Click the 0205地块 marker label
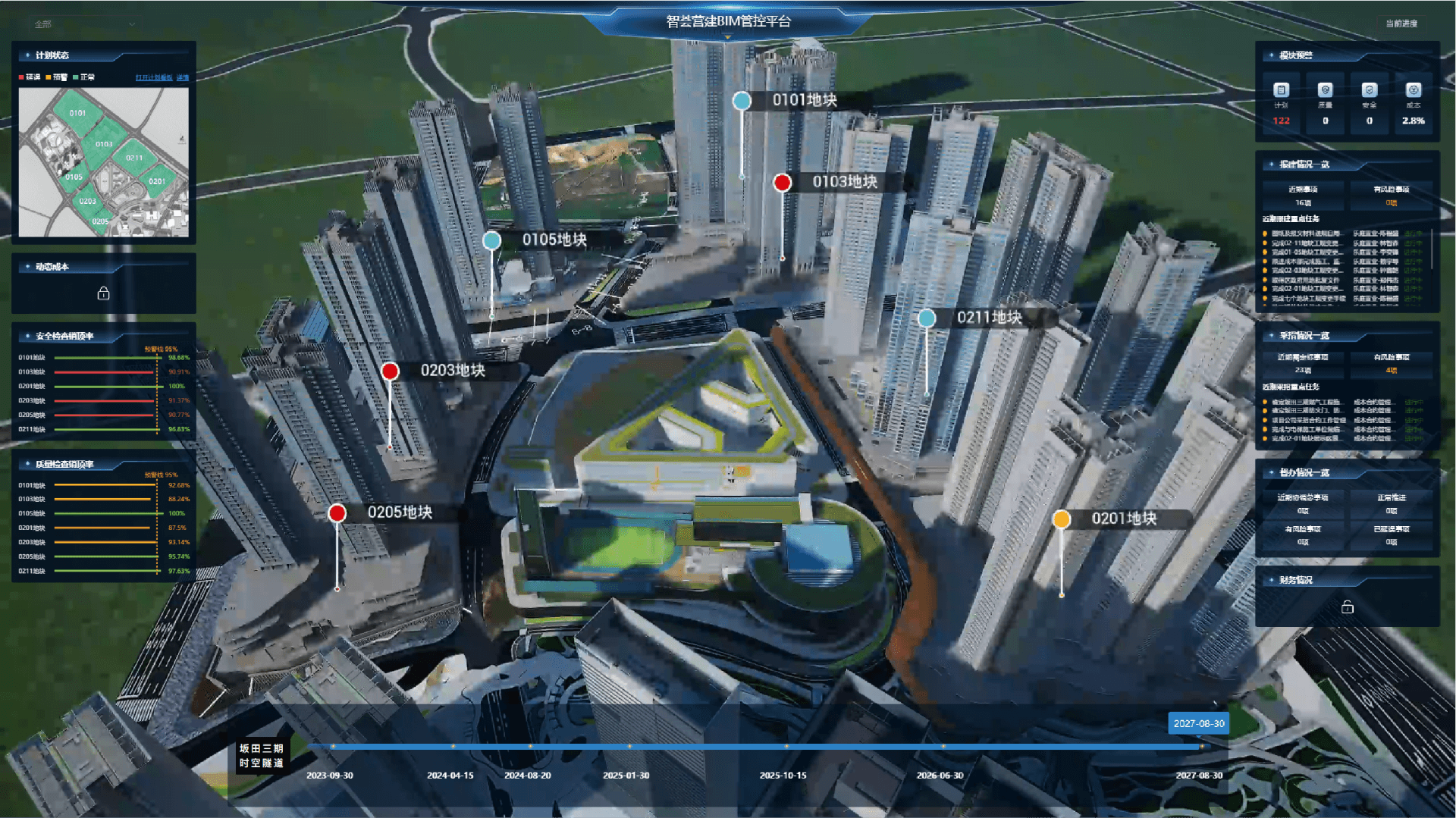 (x=400, y=512)
